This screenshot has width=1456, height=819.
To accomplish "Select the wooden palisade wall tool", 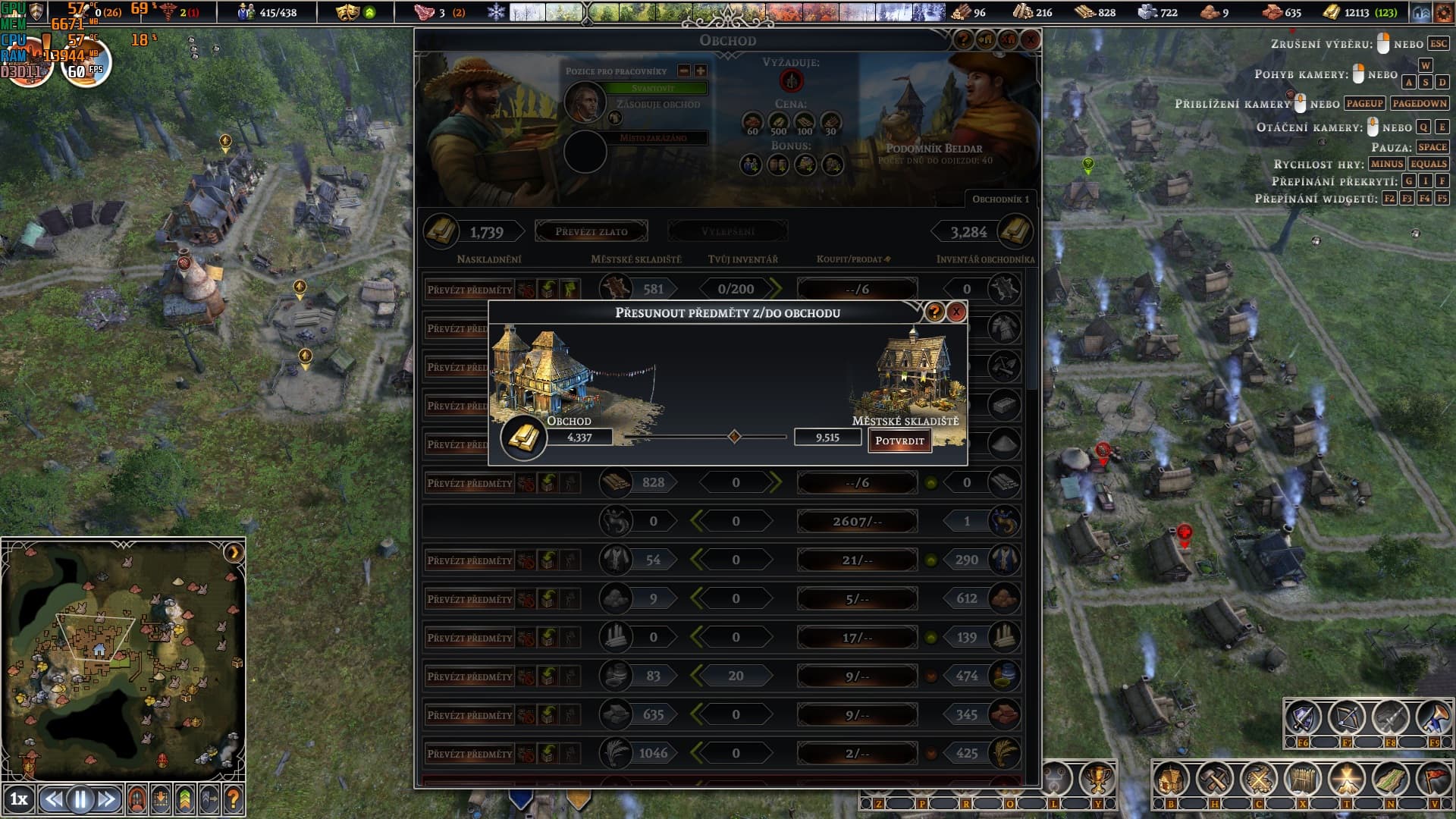I will point(1303,779).
